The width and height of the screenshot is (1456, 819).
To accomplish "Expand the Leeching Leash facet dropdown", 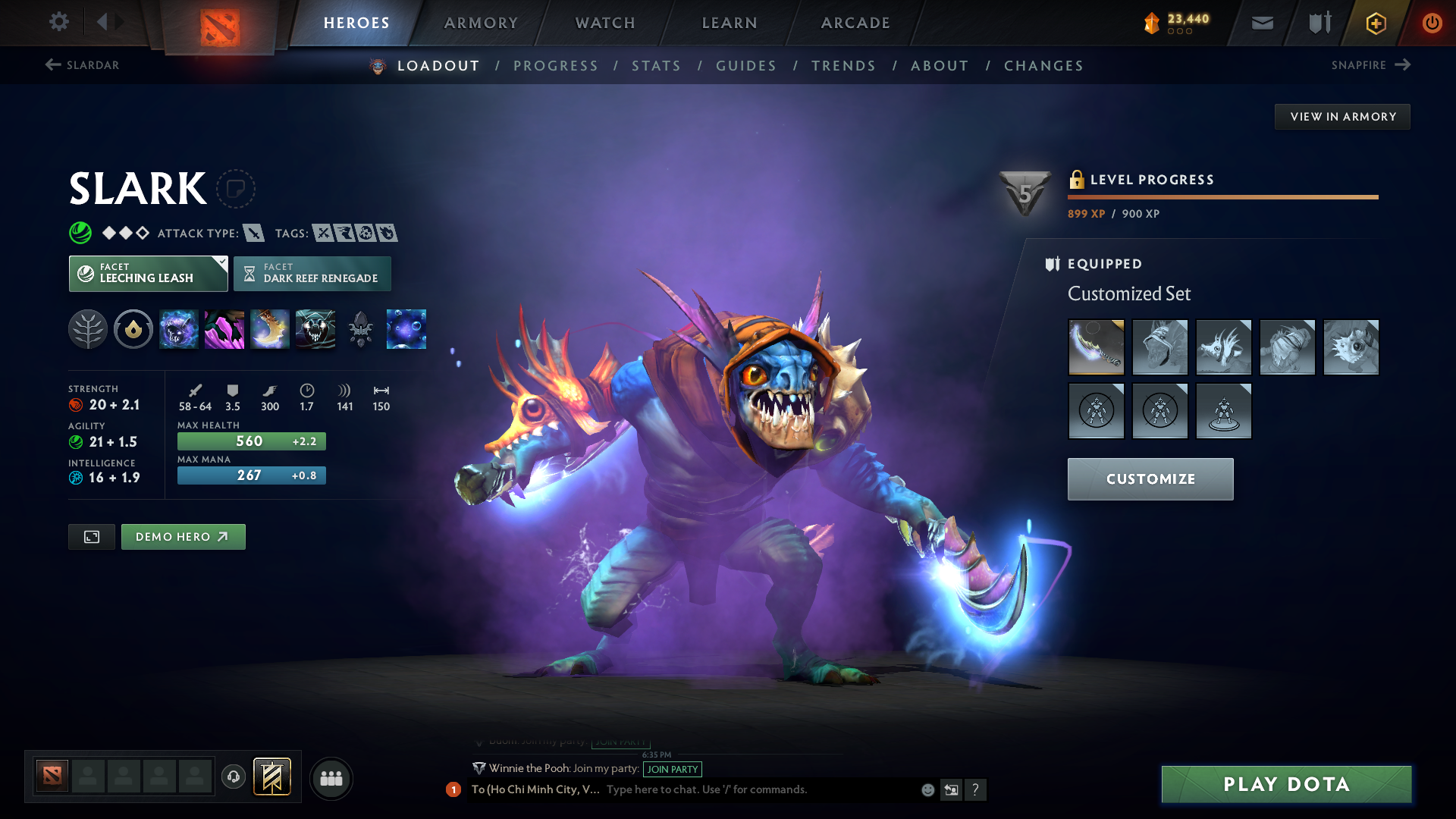I will coord(221,263).
